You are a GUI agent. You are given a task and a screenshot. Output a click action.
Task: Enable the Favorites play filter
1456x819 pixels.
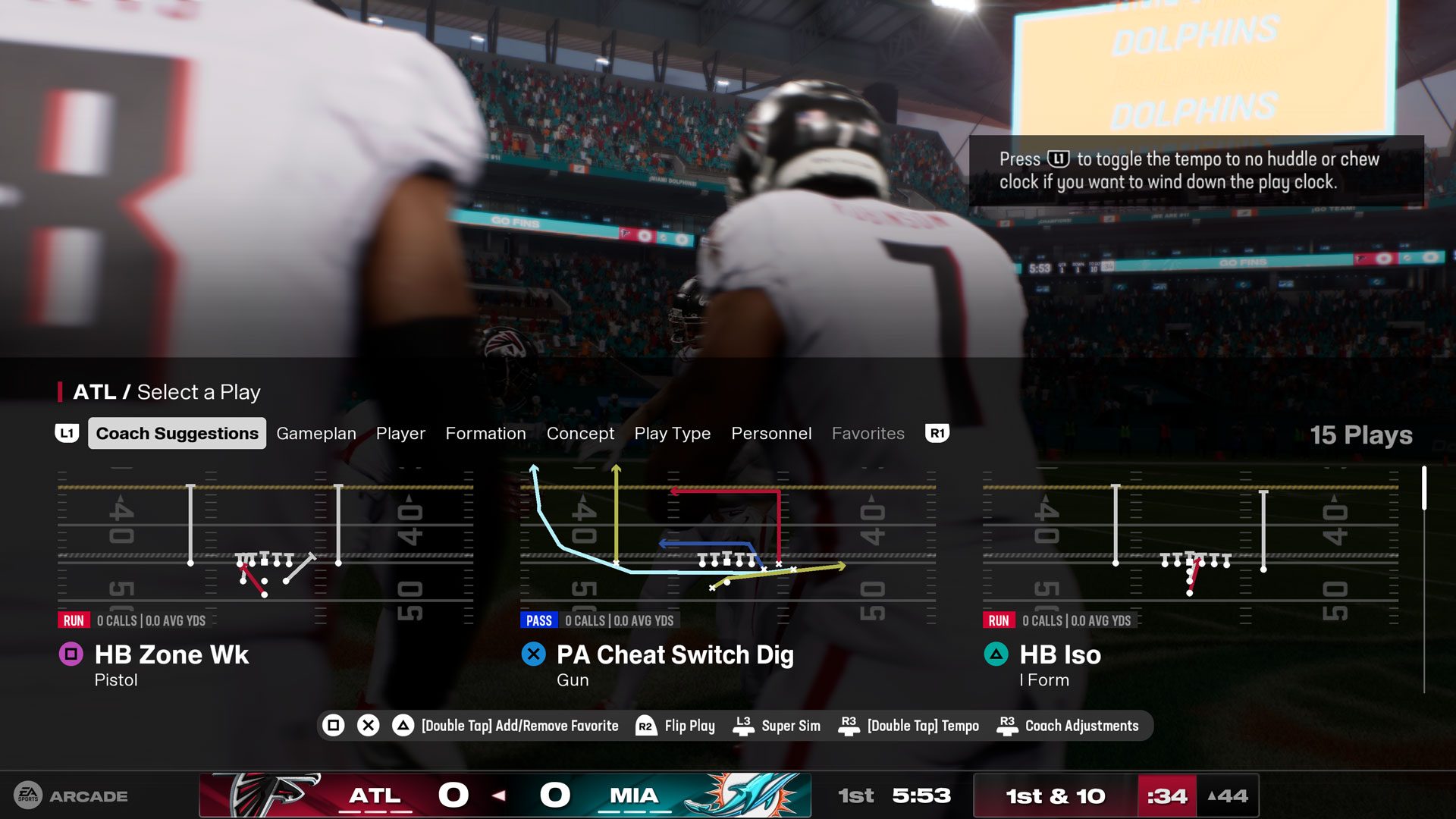(x=868, y=433)
